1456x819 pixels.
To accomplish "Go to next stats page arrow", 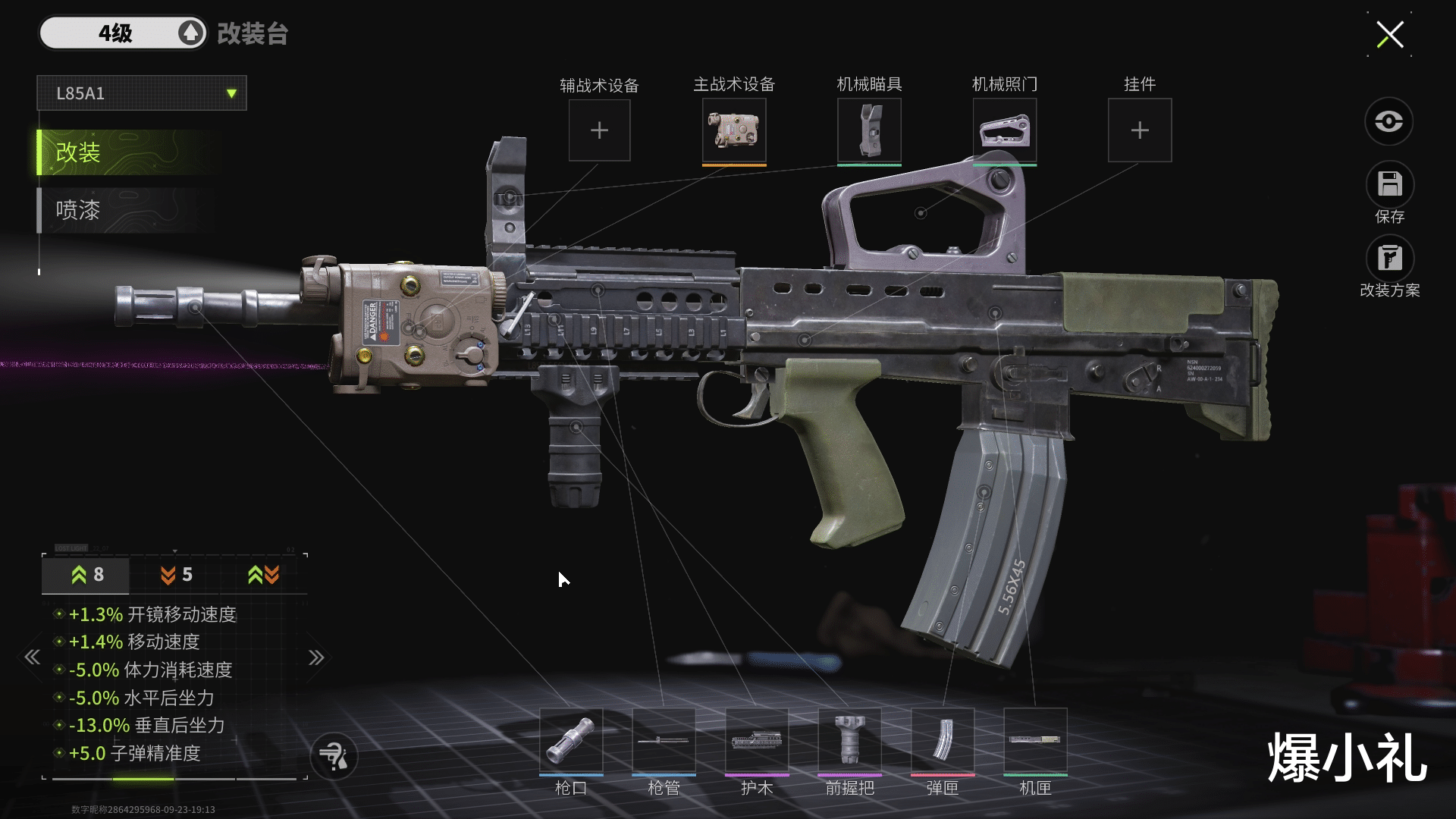I will pyautogui.click(x=316, y=657).
